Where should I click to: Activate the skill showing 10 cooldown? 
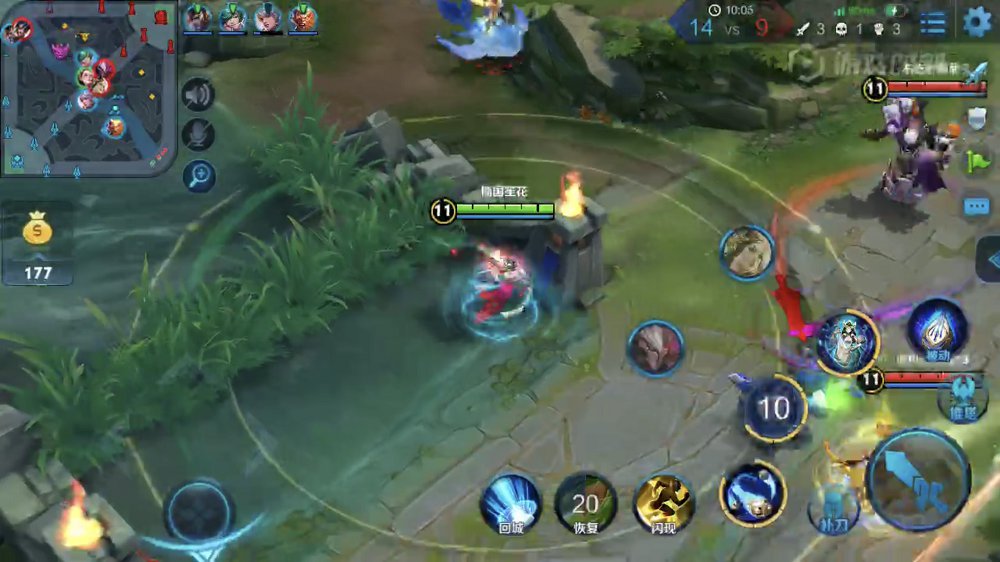(x=774, y=408)
